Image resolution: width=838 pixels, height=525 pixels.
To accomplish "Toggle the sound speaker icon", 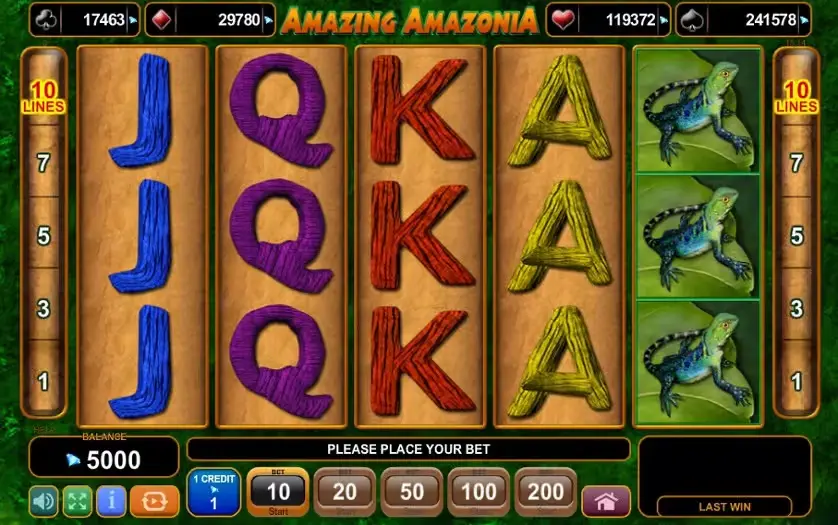I will pos(45,499).
